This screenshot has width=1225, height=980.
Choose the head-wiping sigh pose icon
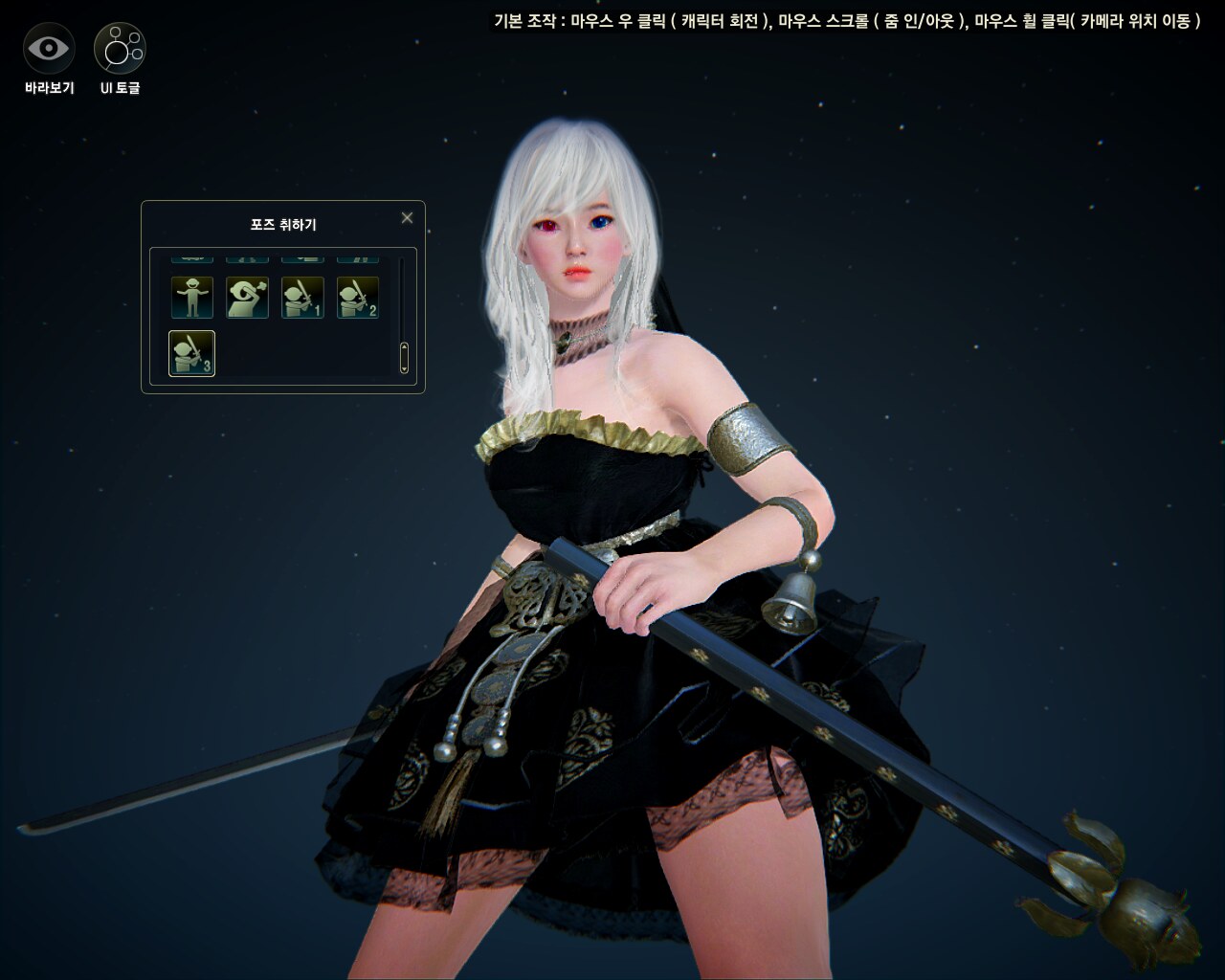click(x=247, y=298)
